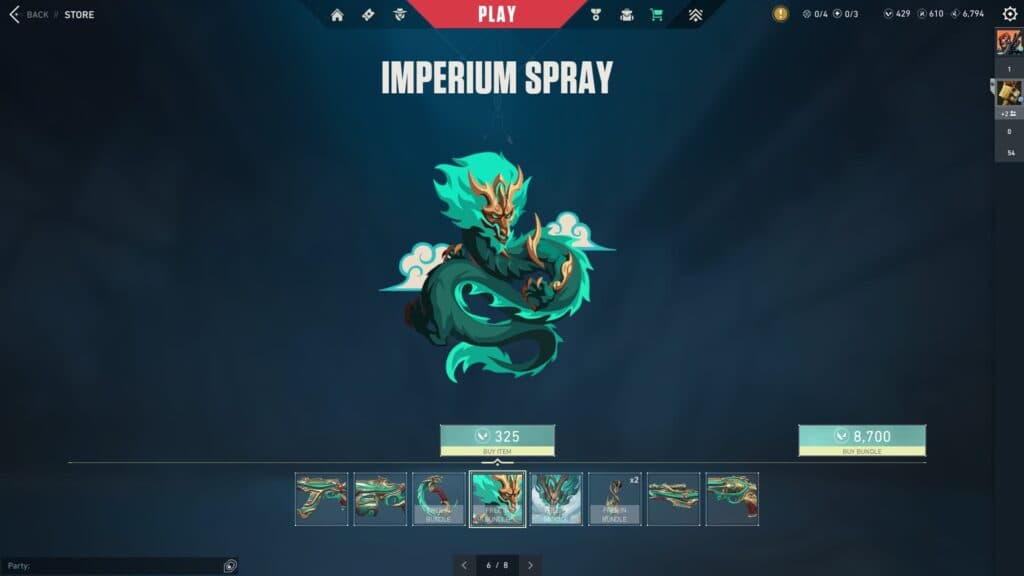Click the top player avatar in party sidebar
The width and height of the screenshot is (1024, 576).
point(1008,42)
